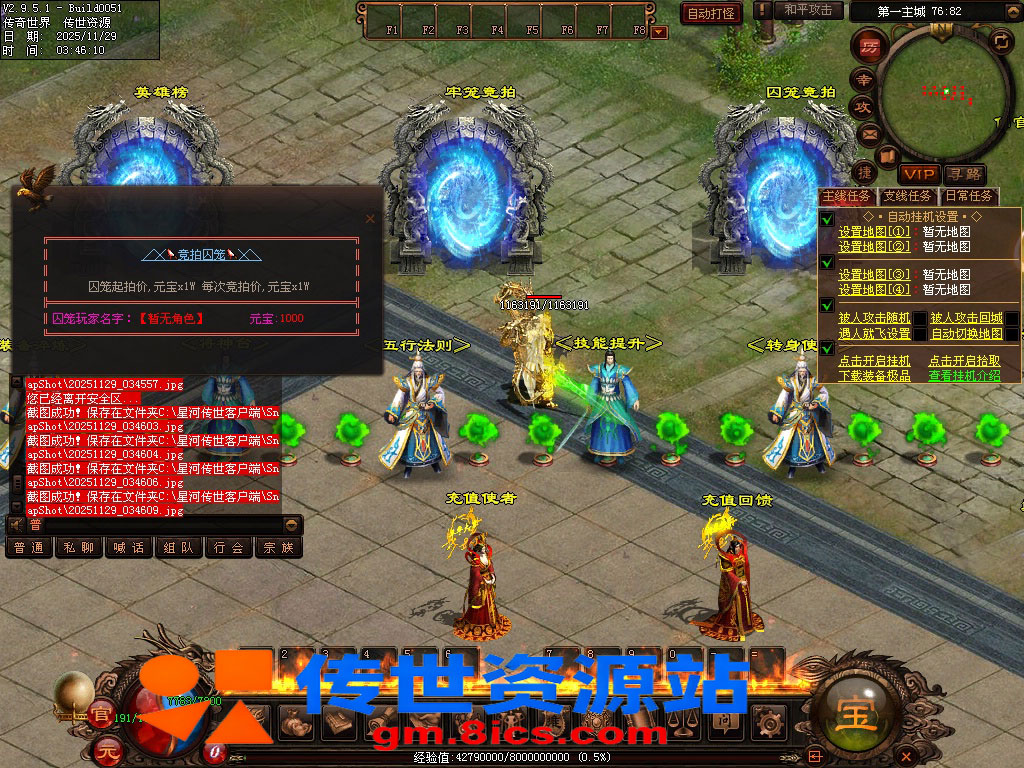Close the 竞拍囚笼 auction dialog

[x=370, y=218]
